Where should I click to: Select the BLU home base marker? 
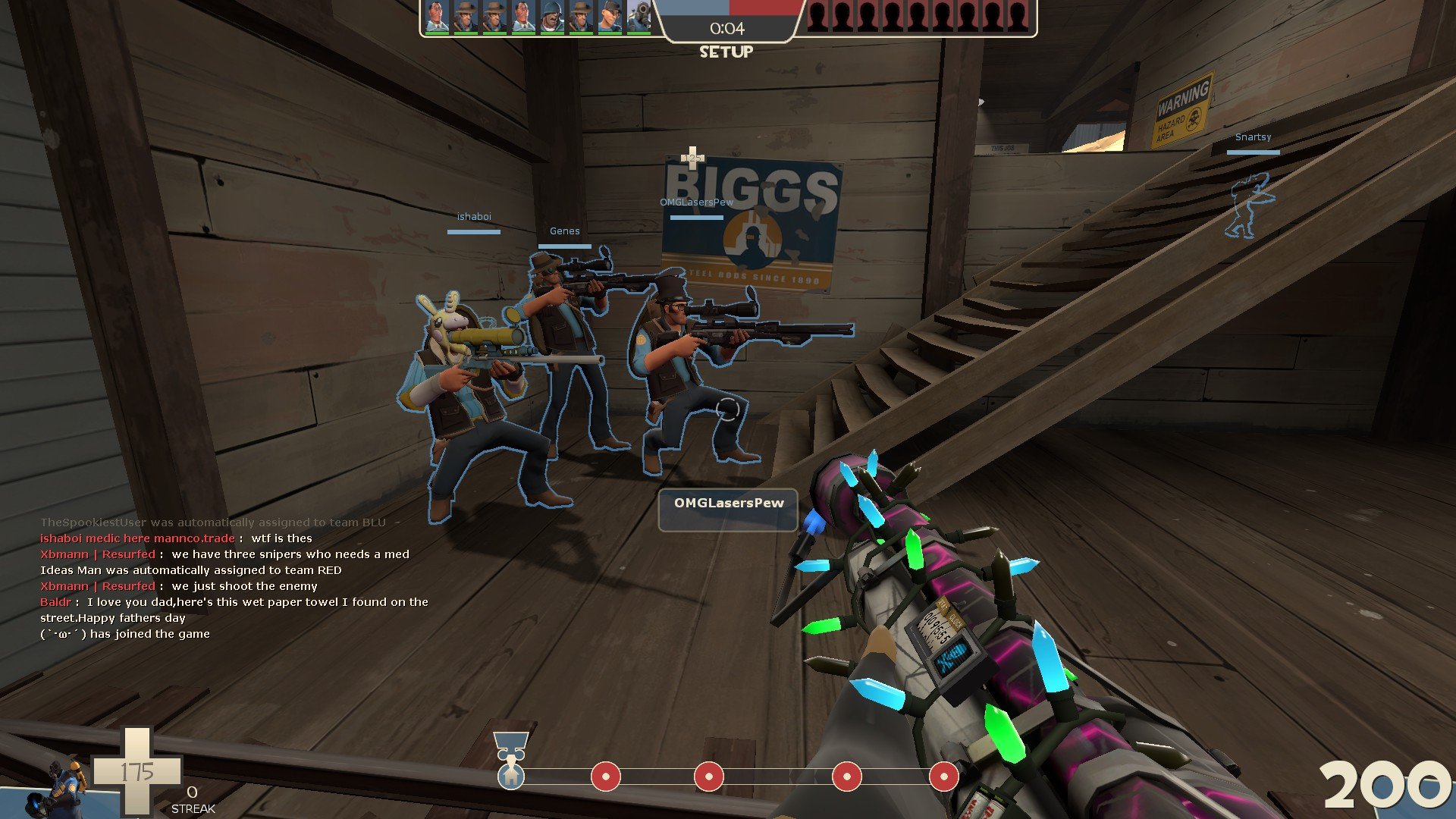[511, 777]
